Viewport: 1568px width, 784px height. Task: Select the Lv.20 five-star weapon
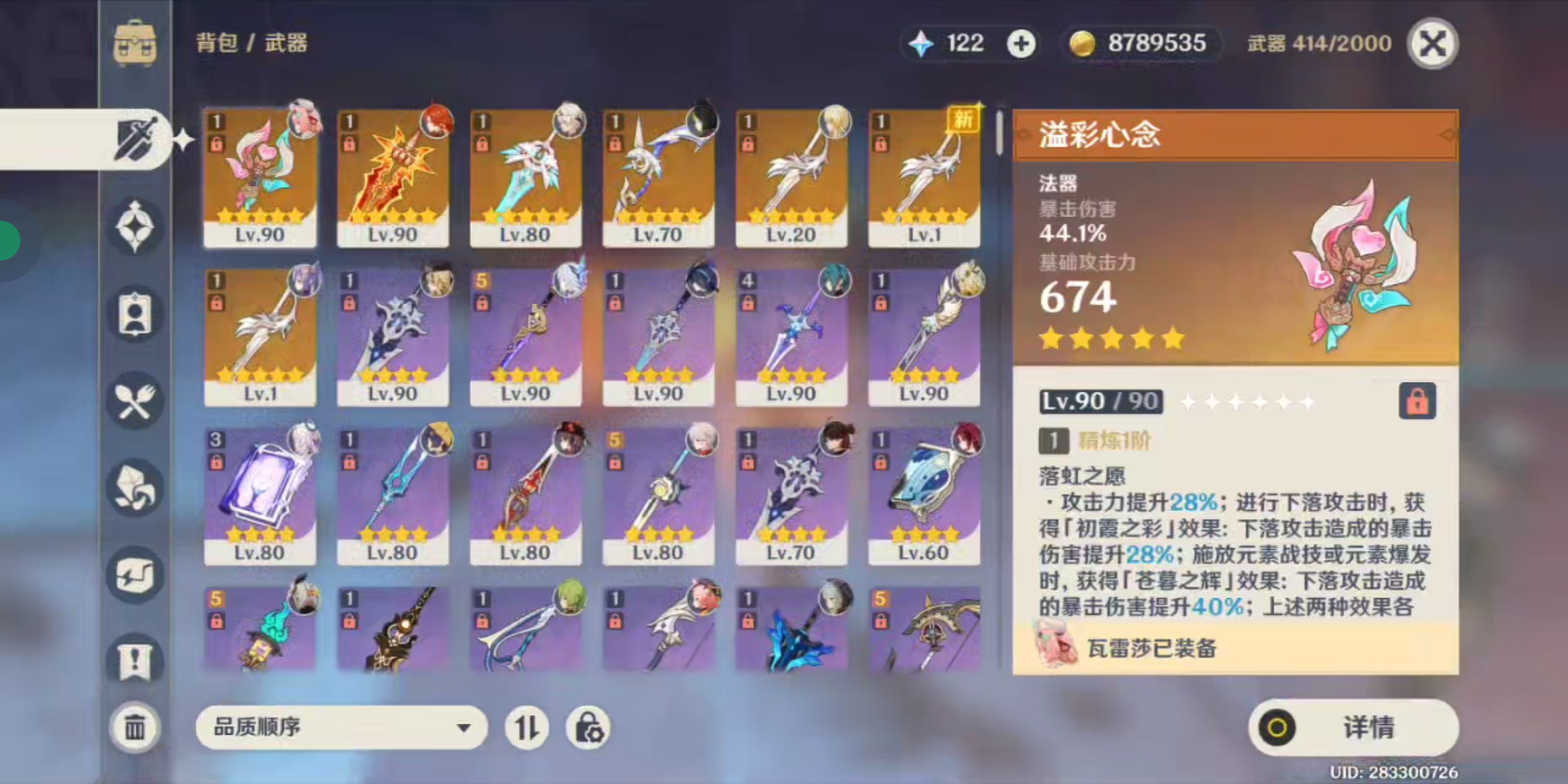click(x=791, y=179)
